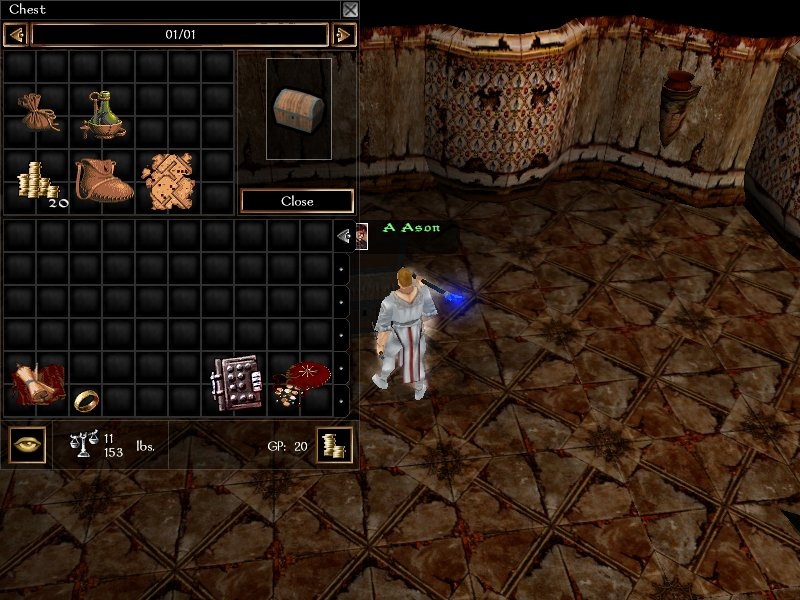Select the character portrait tab for A Ason

pos(361,235)
